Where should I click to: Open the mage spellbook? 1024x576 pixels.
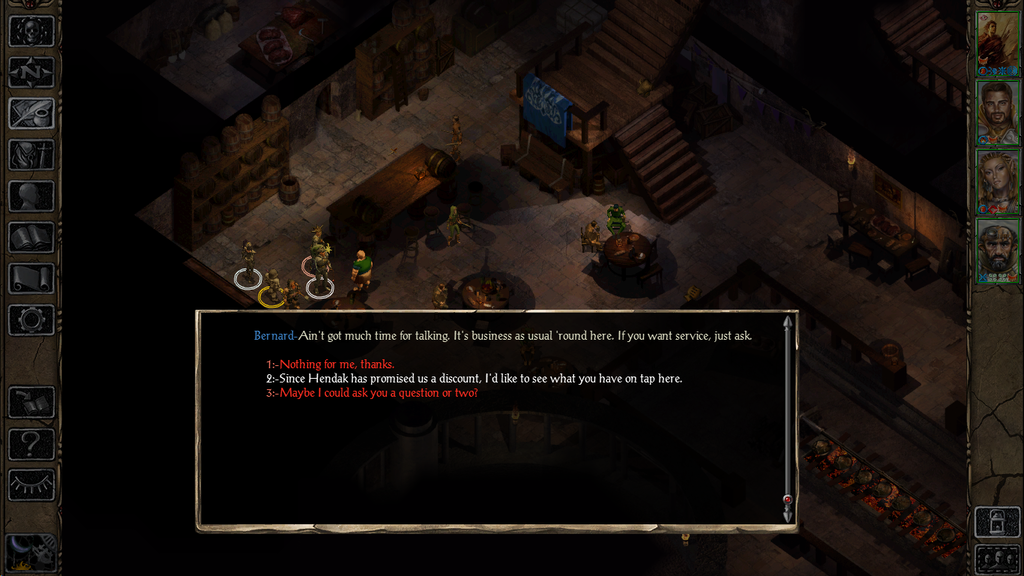(x=31, y=237)
